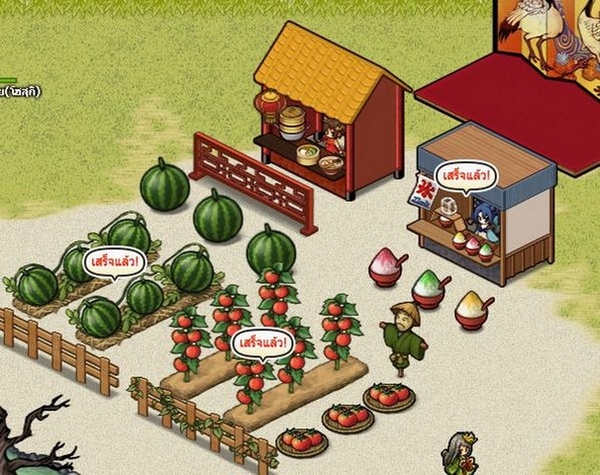
Task: Claim the finished bubble at the shaved ice stall
Action: pos(465,176)
